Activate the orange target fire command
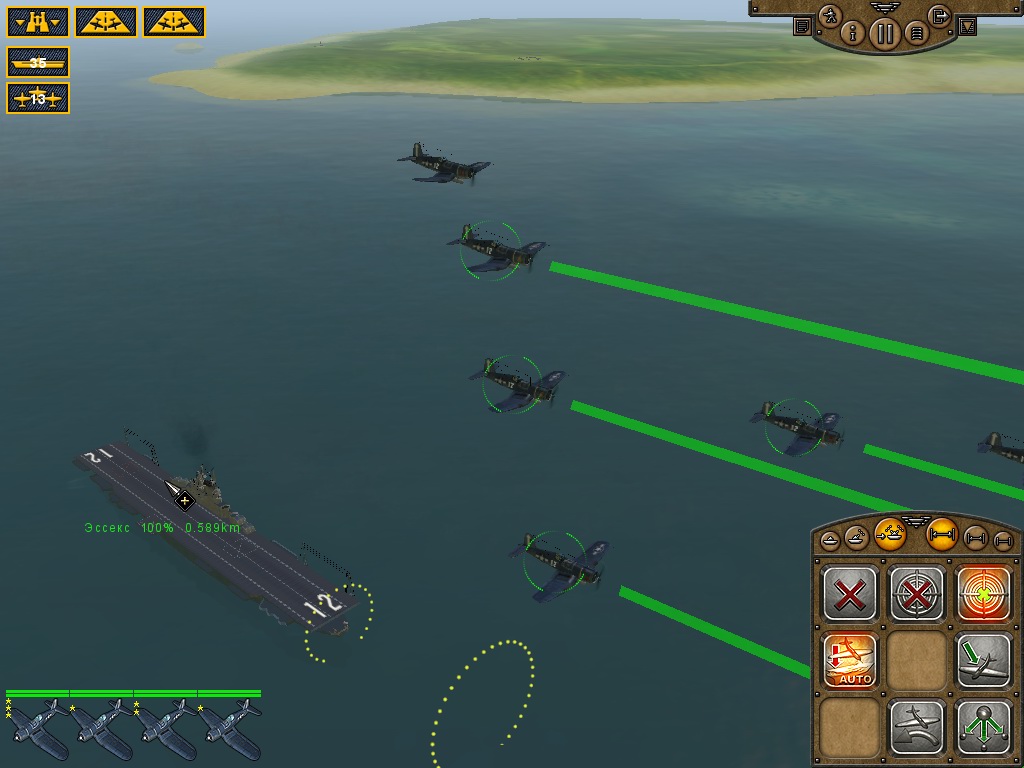Image resolution: width=1024 pixels, height=768 pixels. [984, 595]
